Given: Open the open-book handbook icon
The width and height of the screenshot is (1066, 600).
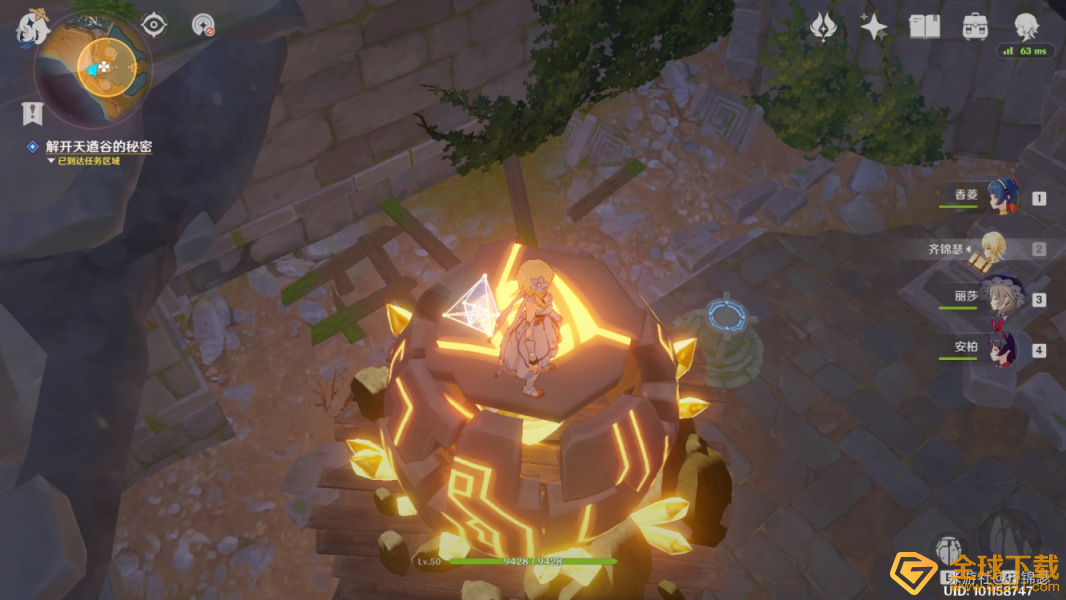Looking at the screenshot, I should 924,27.
